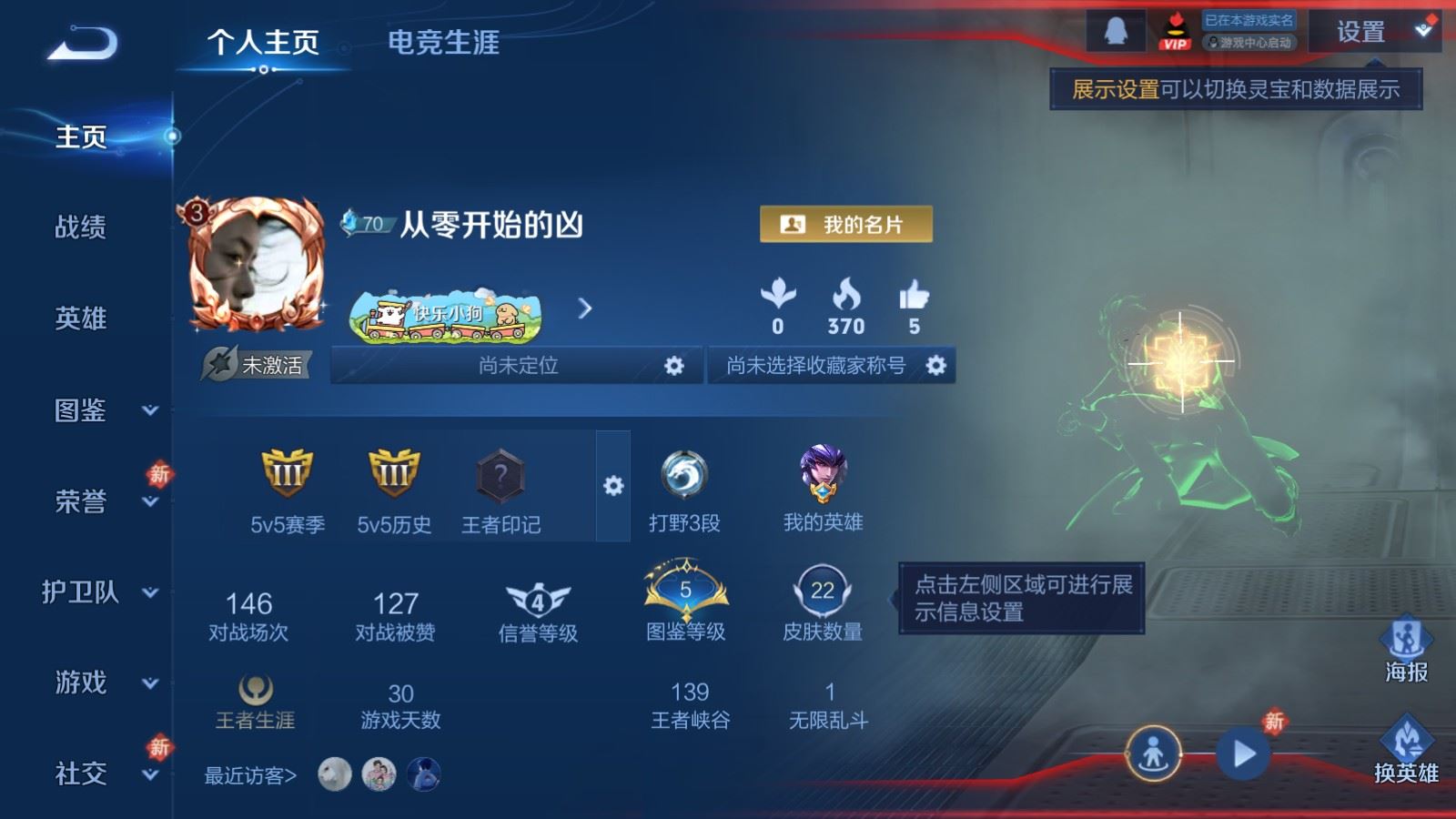Click the gear beside 尚未选择收藏家称号

pyautogui.click(x=935, y=364)
